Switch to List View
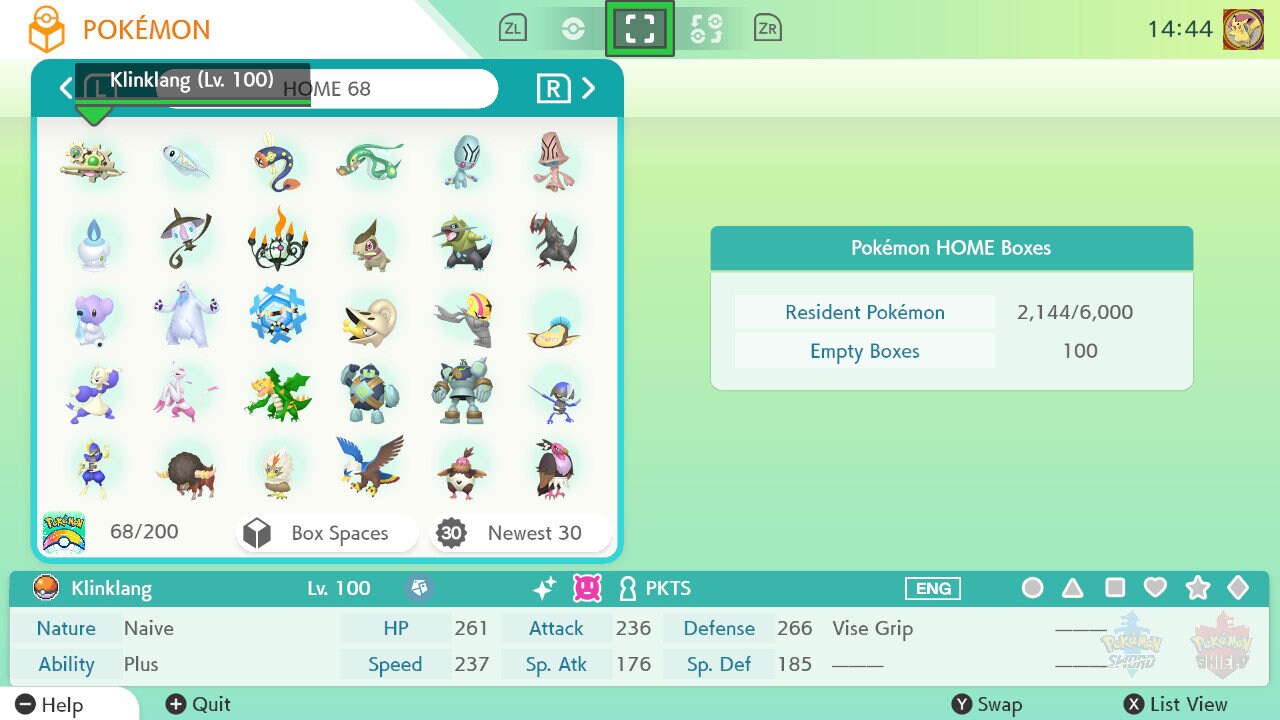Viewport: 1280px width, 720px height. pos(1175,704)
